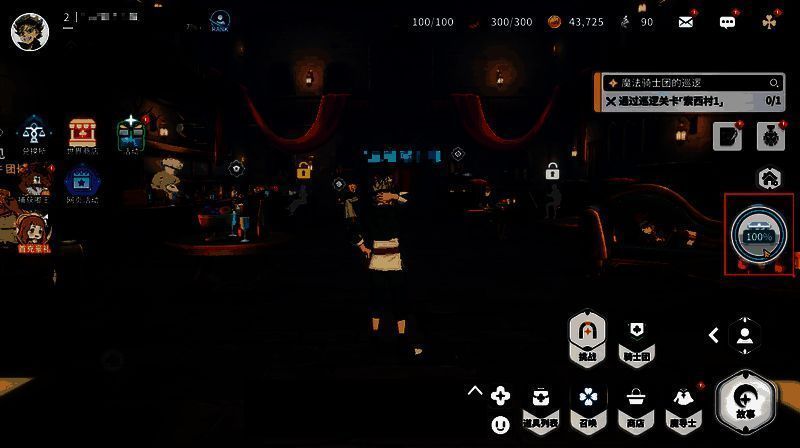800x448 pixels.
Task: Open the 挑战 challenge menu
Action: (586, 336)
